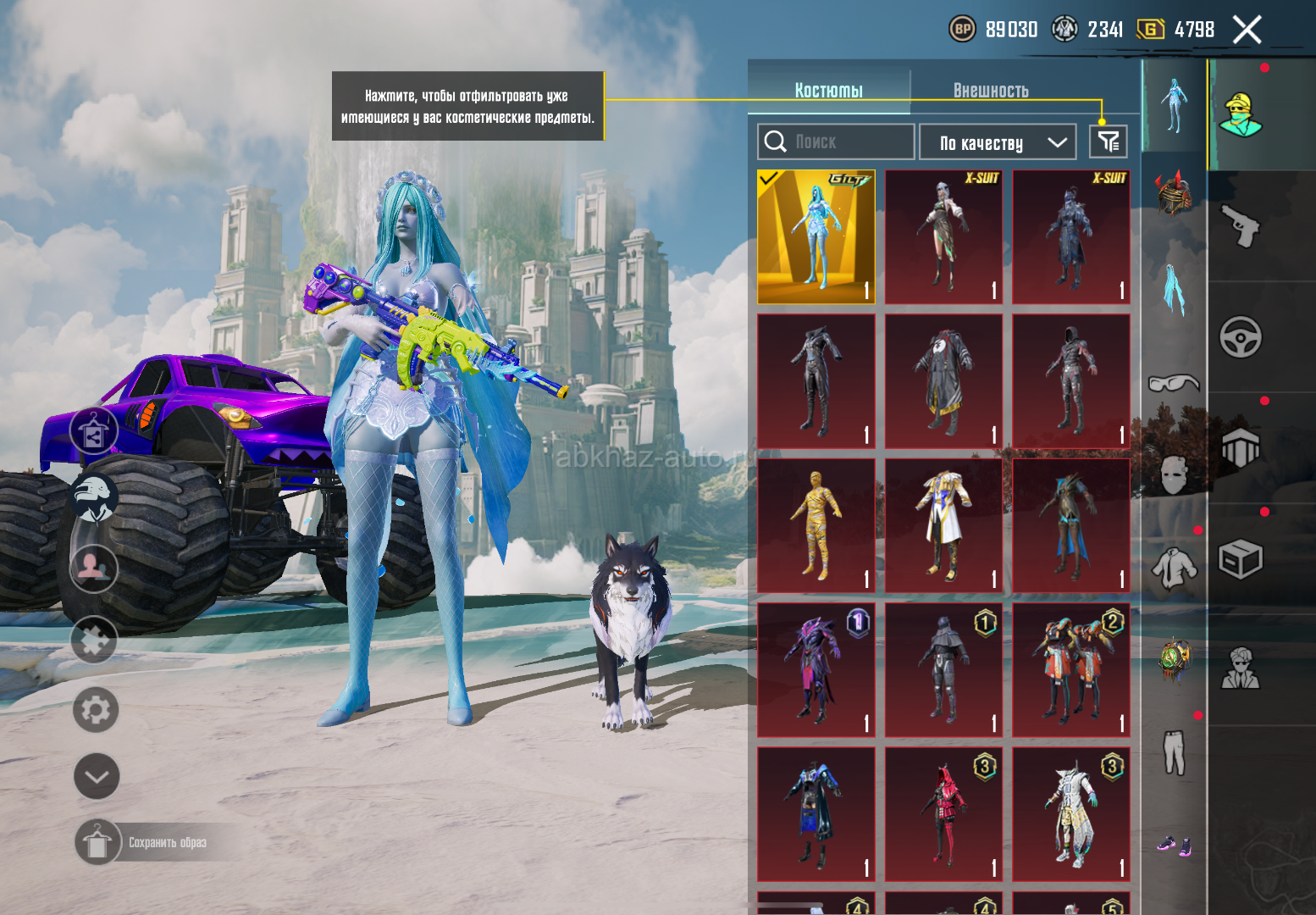1316x915 pixels.
Task: Close the wardrobe with the X button
Action: tap(1247, 30)
